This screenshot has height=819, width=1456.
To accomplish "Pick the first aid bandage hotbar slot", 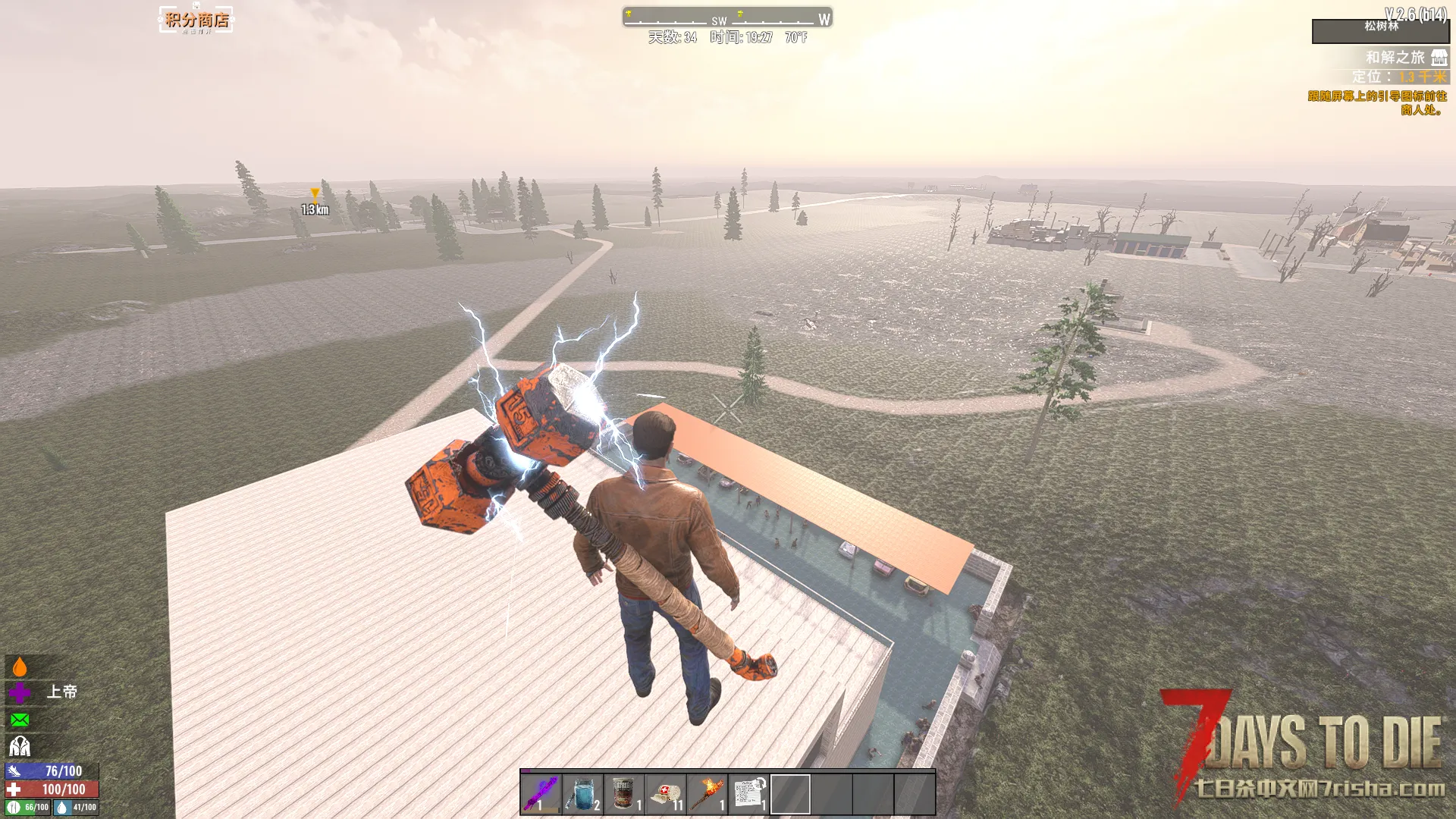I will pyautogui.click(x=666, y=793).
